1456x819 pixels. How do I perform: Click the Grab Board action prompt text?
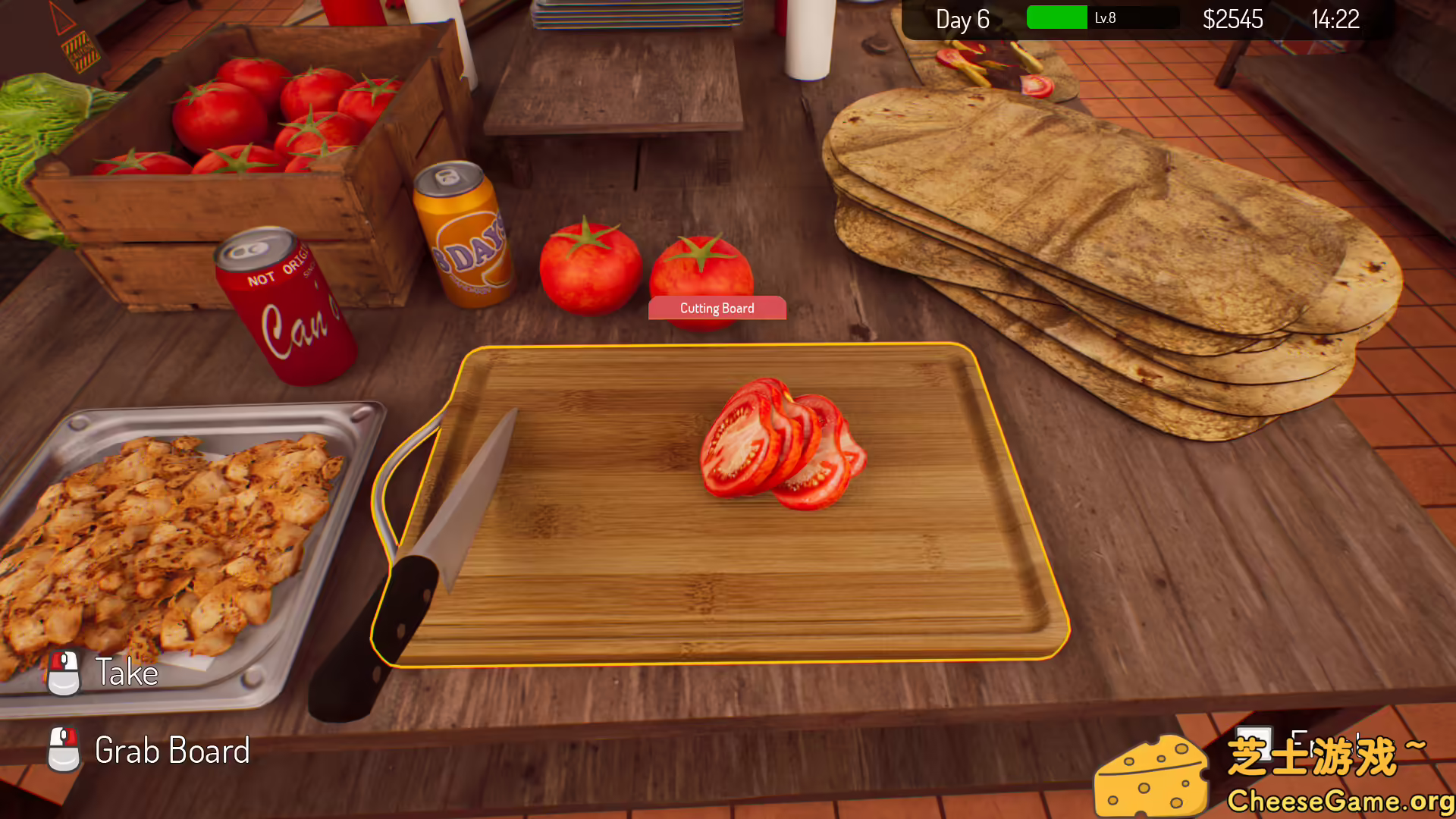[172, 752]
